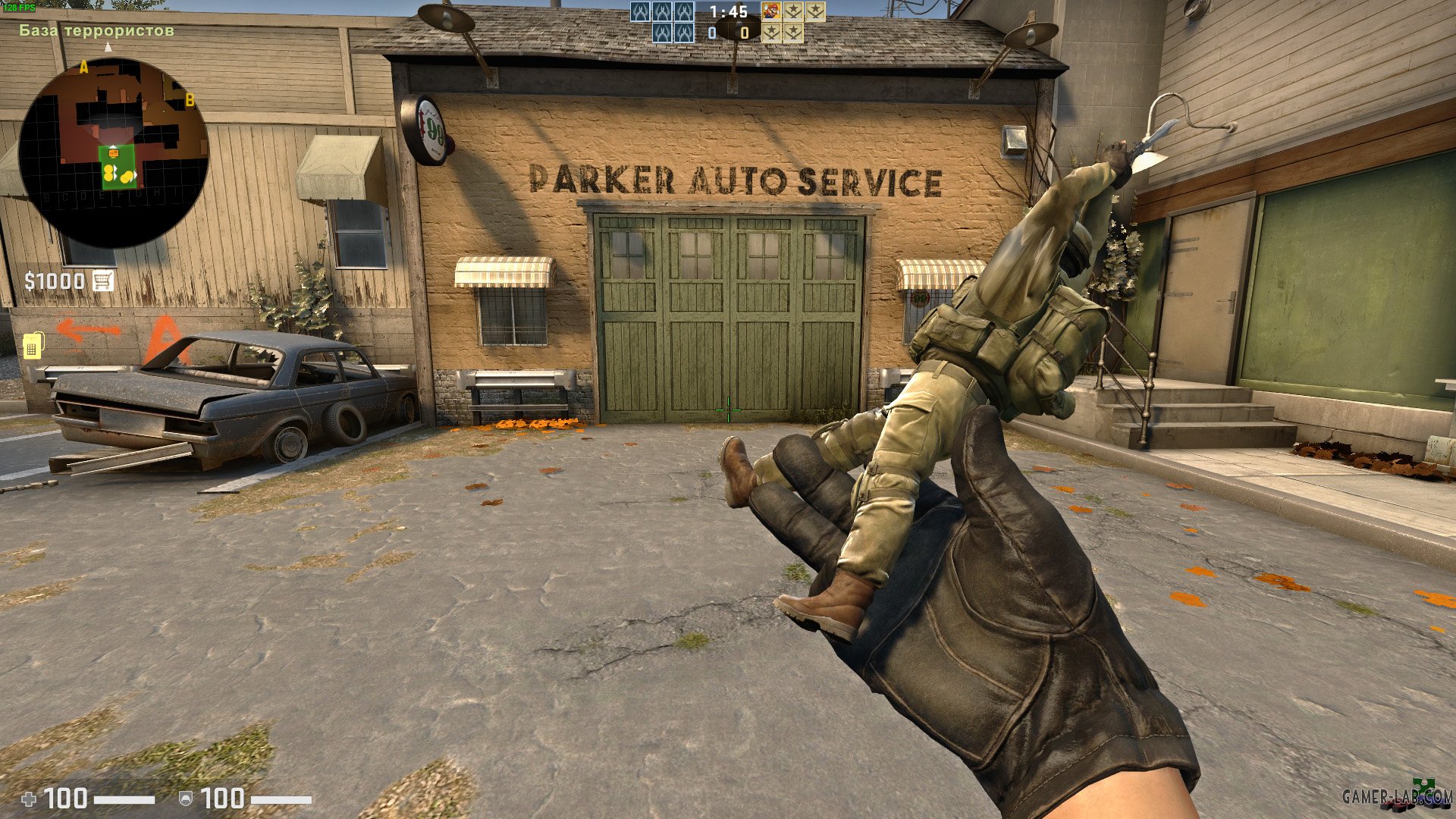Image resolution: width=1456 pixels, height=819 pixels.
Task: Click the round timer showing 1:45
Action: pyautogui.click(x=729, y=11)
